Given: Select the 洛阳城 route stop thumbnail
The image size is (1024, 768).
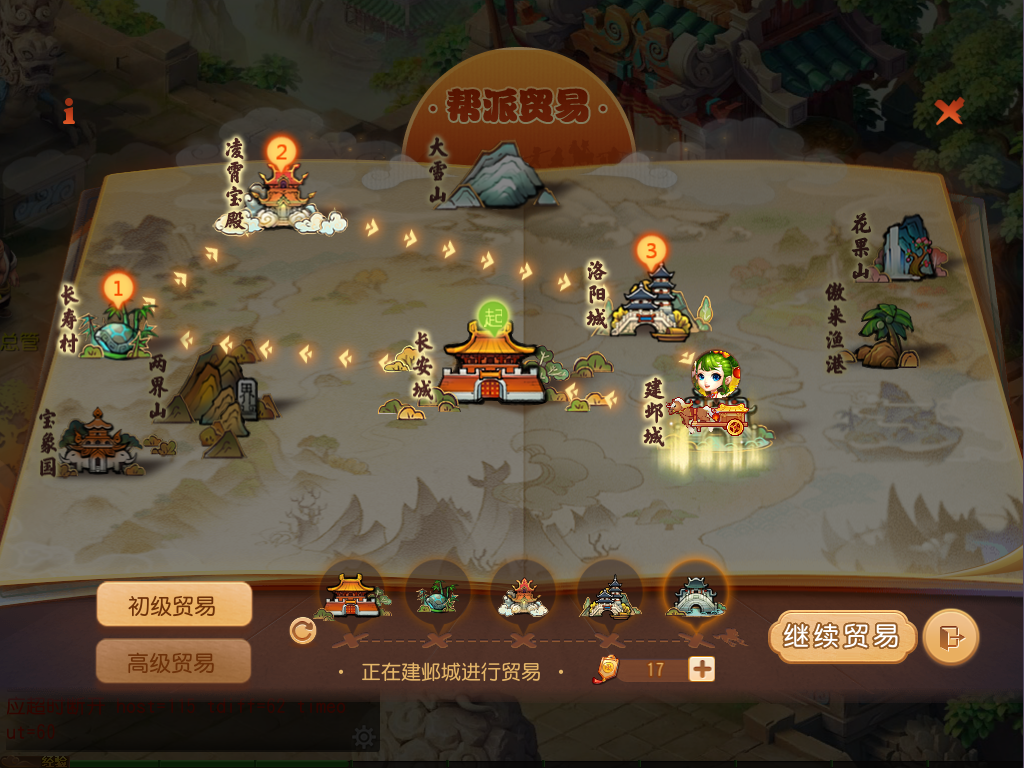Looking at the screenshot, I should coord(609,593).
